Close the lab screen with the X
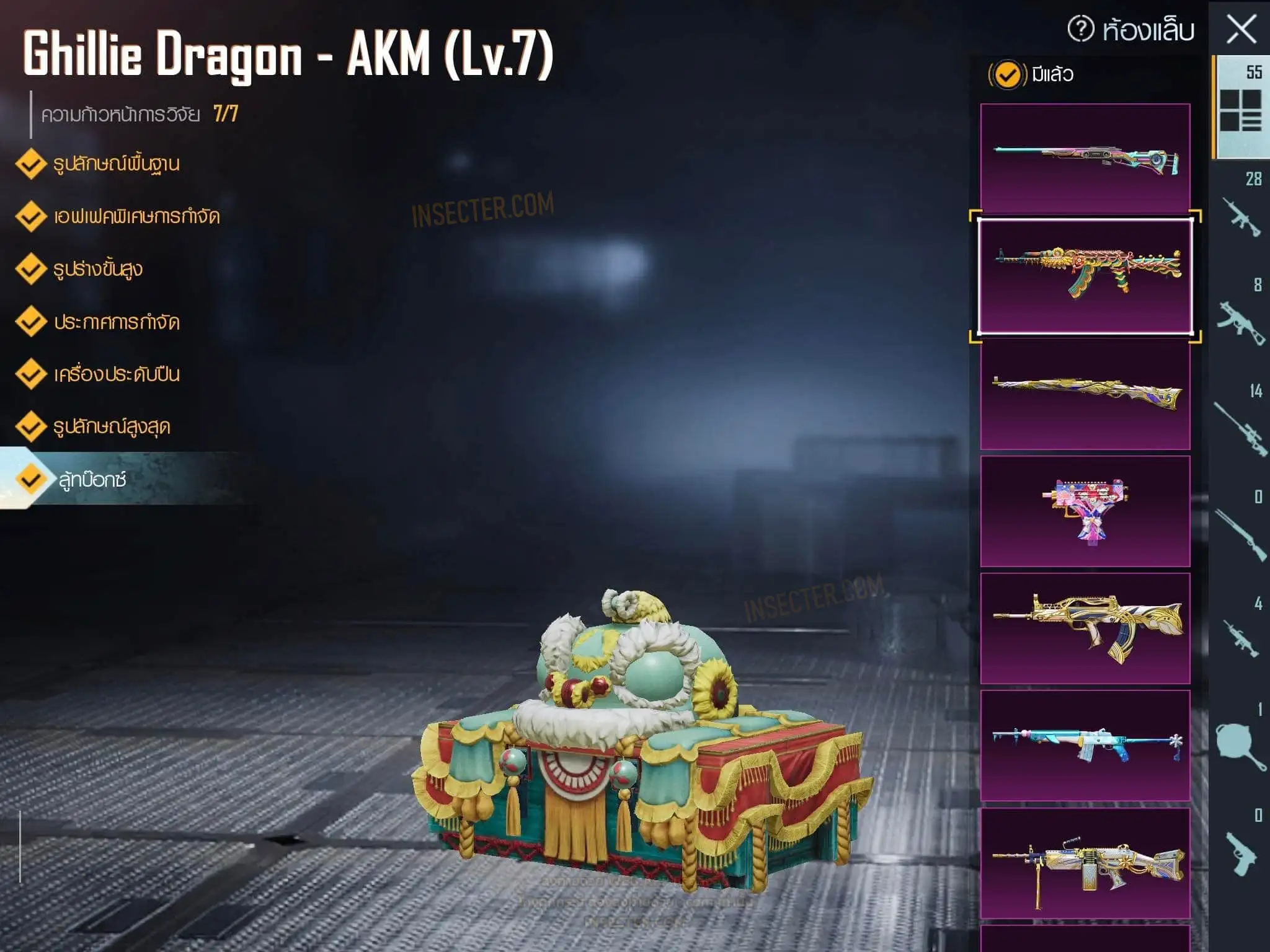Viewport: 1270px width, 952px height. point(1241,29)
